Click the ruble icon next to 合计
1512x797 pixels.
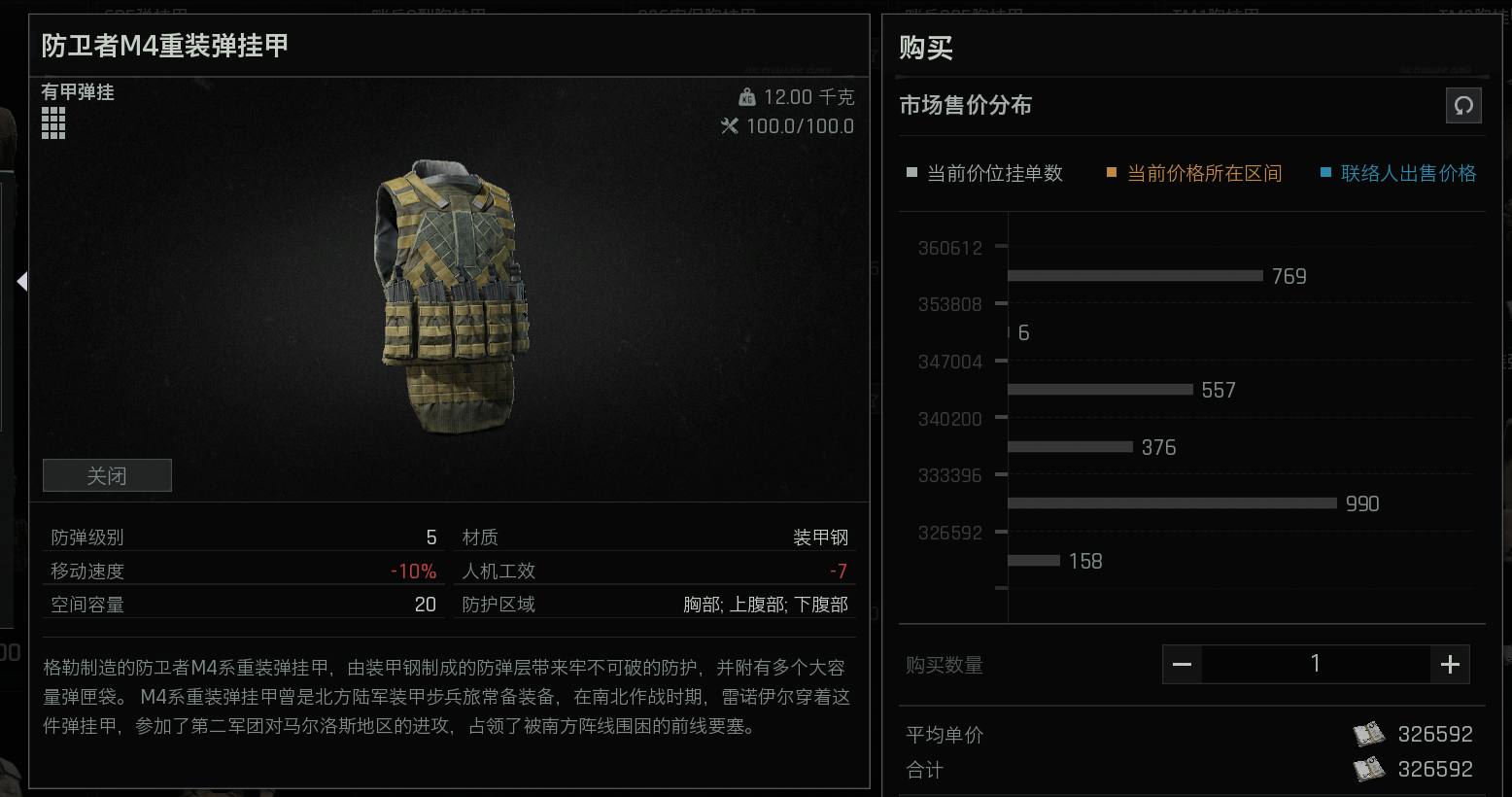[1370, 769]
